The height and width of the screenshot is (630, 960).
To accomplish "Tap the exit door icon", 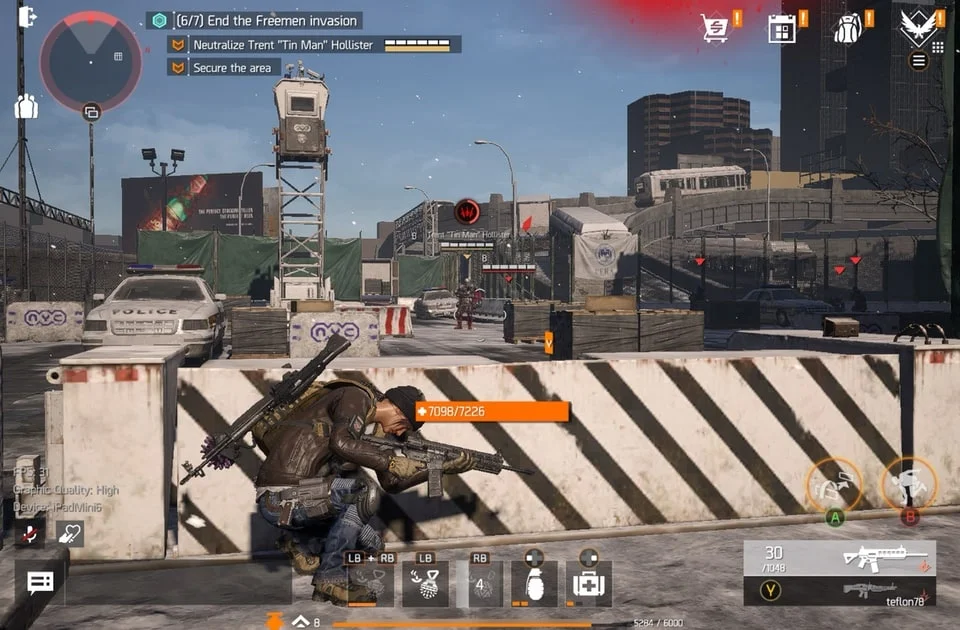I will tap(27, 17).
